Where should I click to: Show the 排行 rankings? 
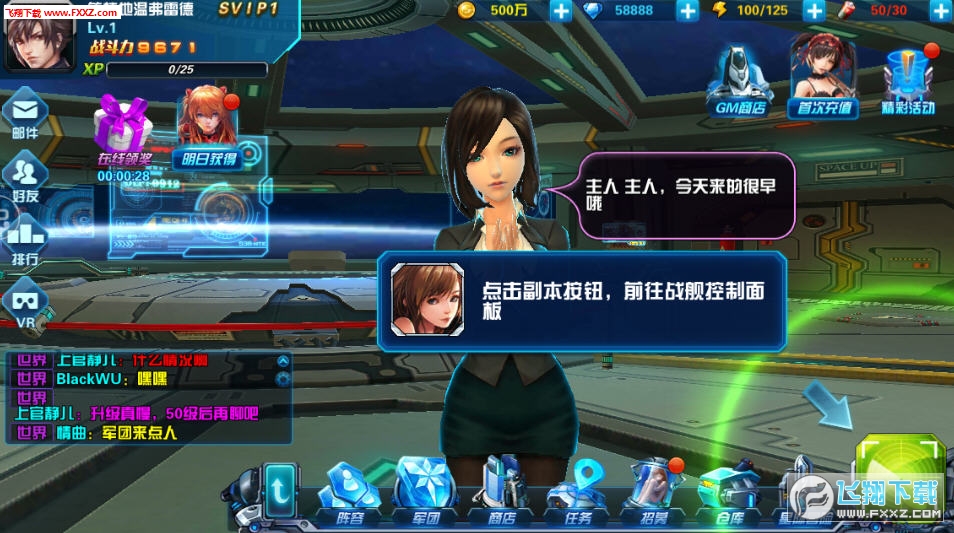tap(26, 240)
